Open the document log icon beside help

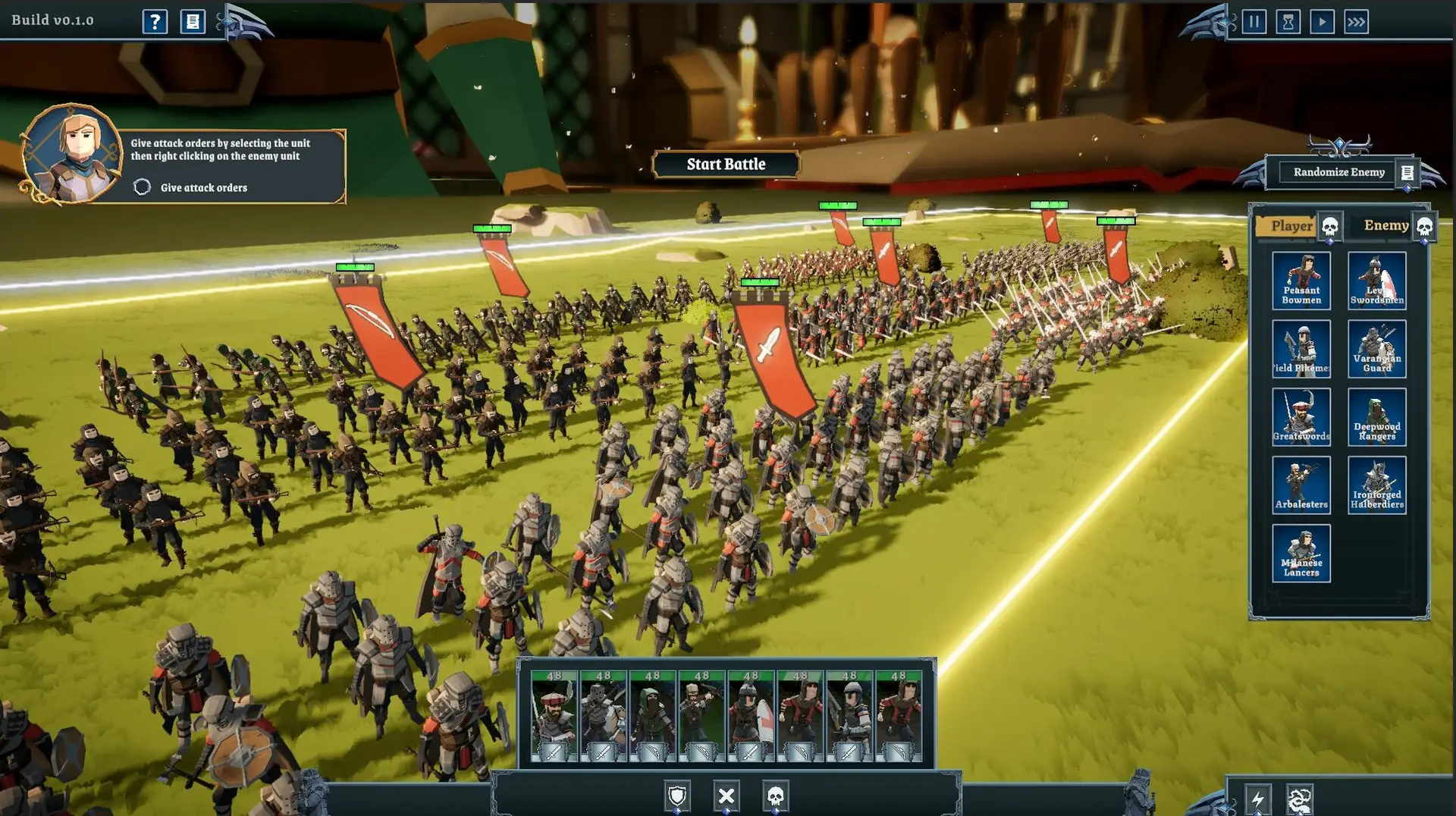[x=193, y=21]
